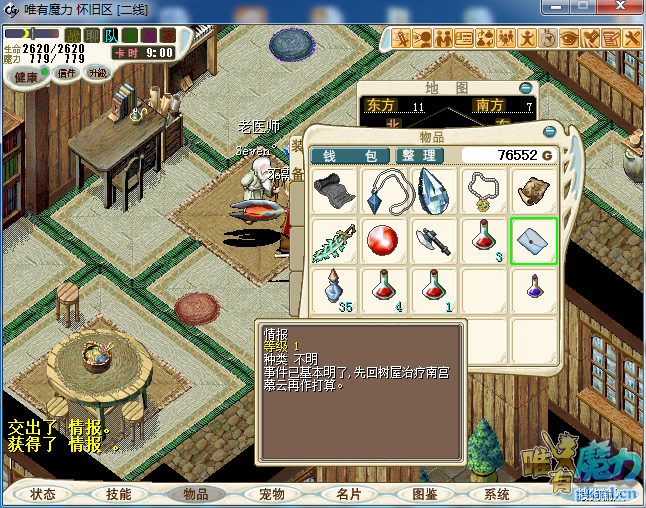
Task: Choose the large crystal gem item
Action: point(433,191)
